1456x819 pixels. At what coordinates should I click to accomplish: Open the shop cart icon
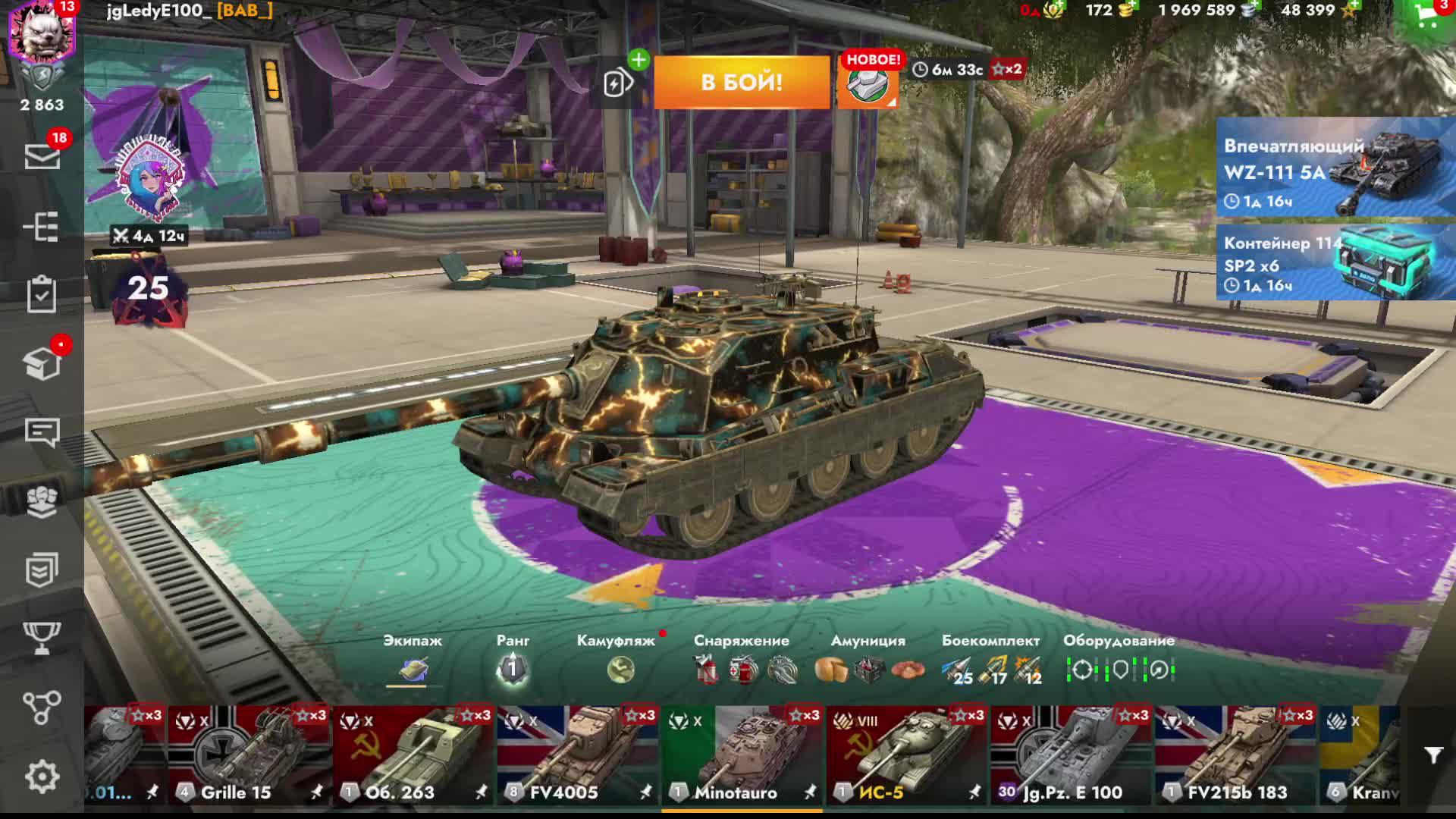point(1428,18)
